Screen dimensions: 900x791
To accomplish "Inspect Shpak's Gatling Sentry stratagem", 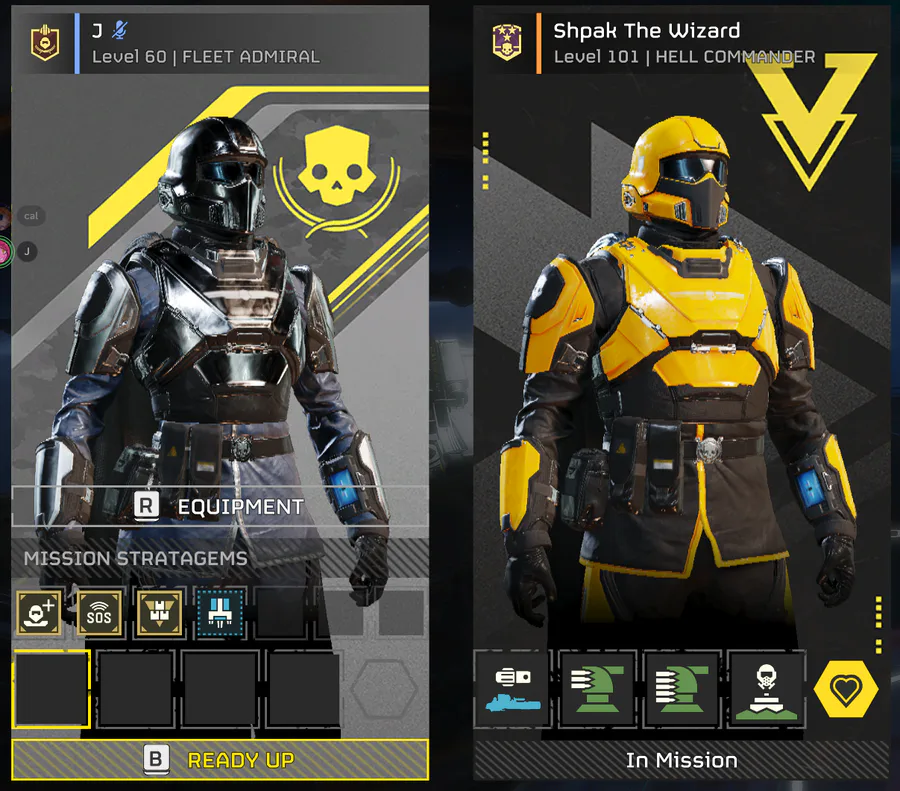I will (x=682, y=689).
